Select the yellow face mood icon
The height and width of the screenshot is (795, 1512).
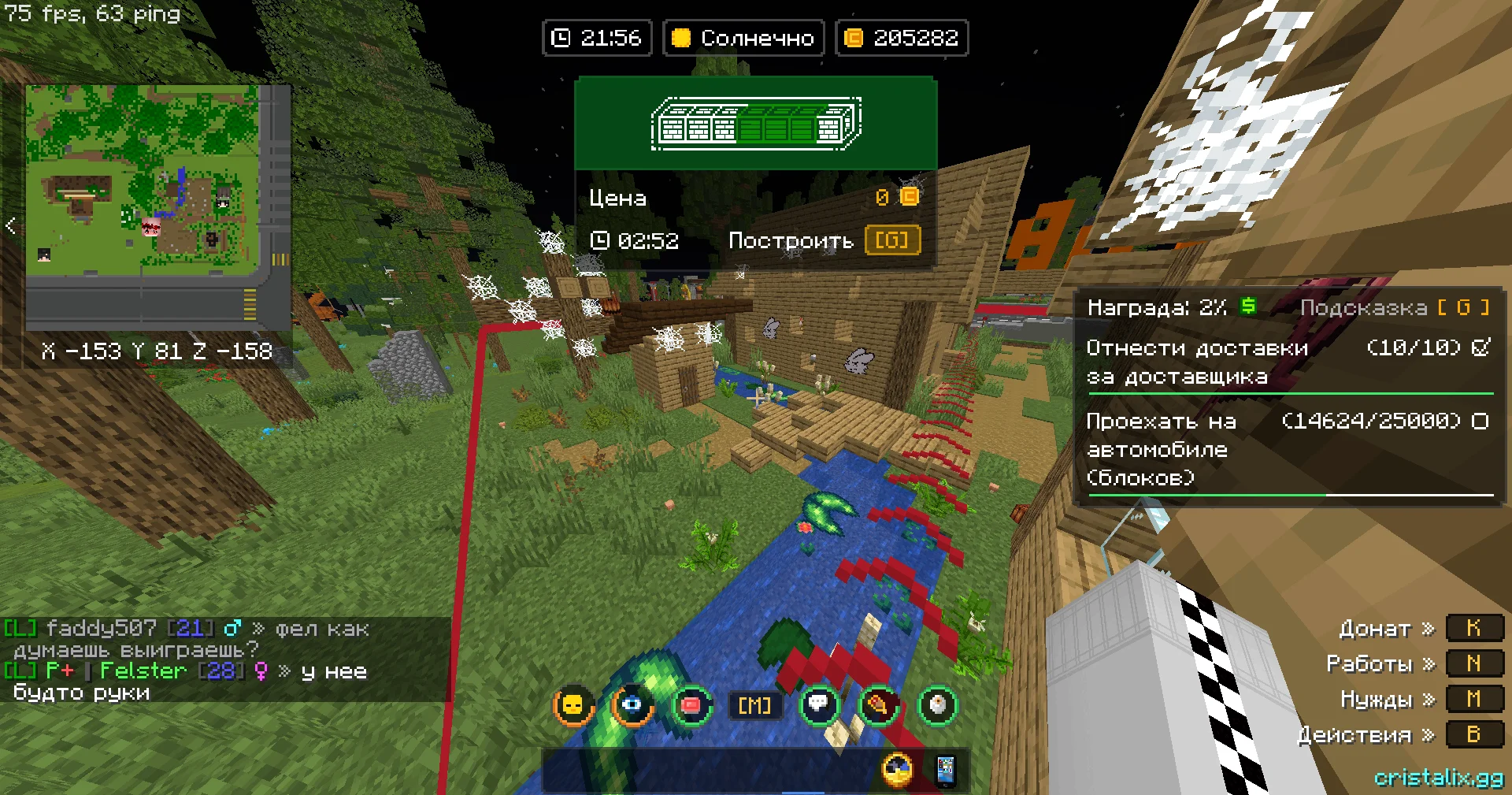(x=573, y=704)
